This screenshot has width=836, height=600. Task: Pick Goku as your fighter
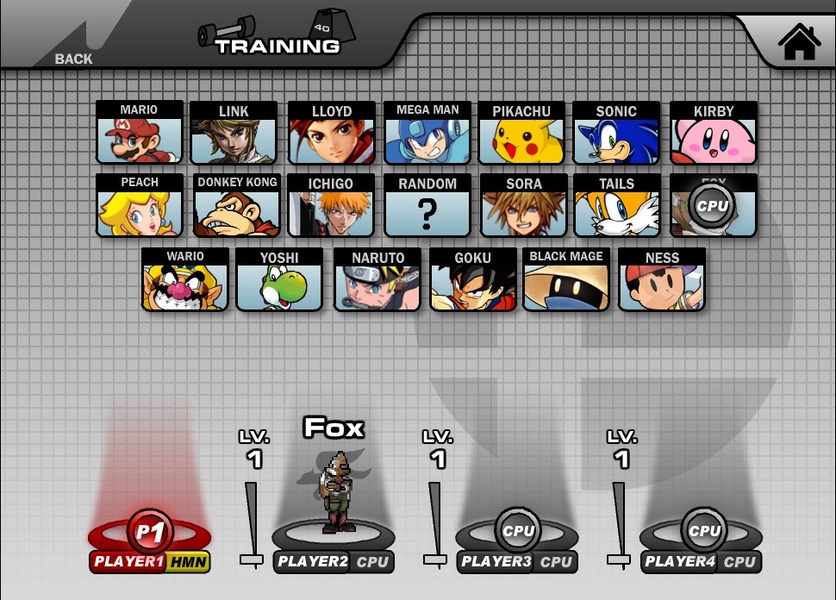tap(473, 279)
